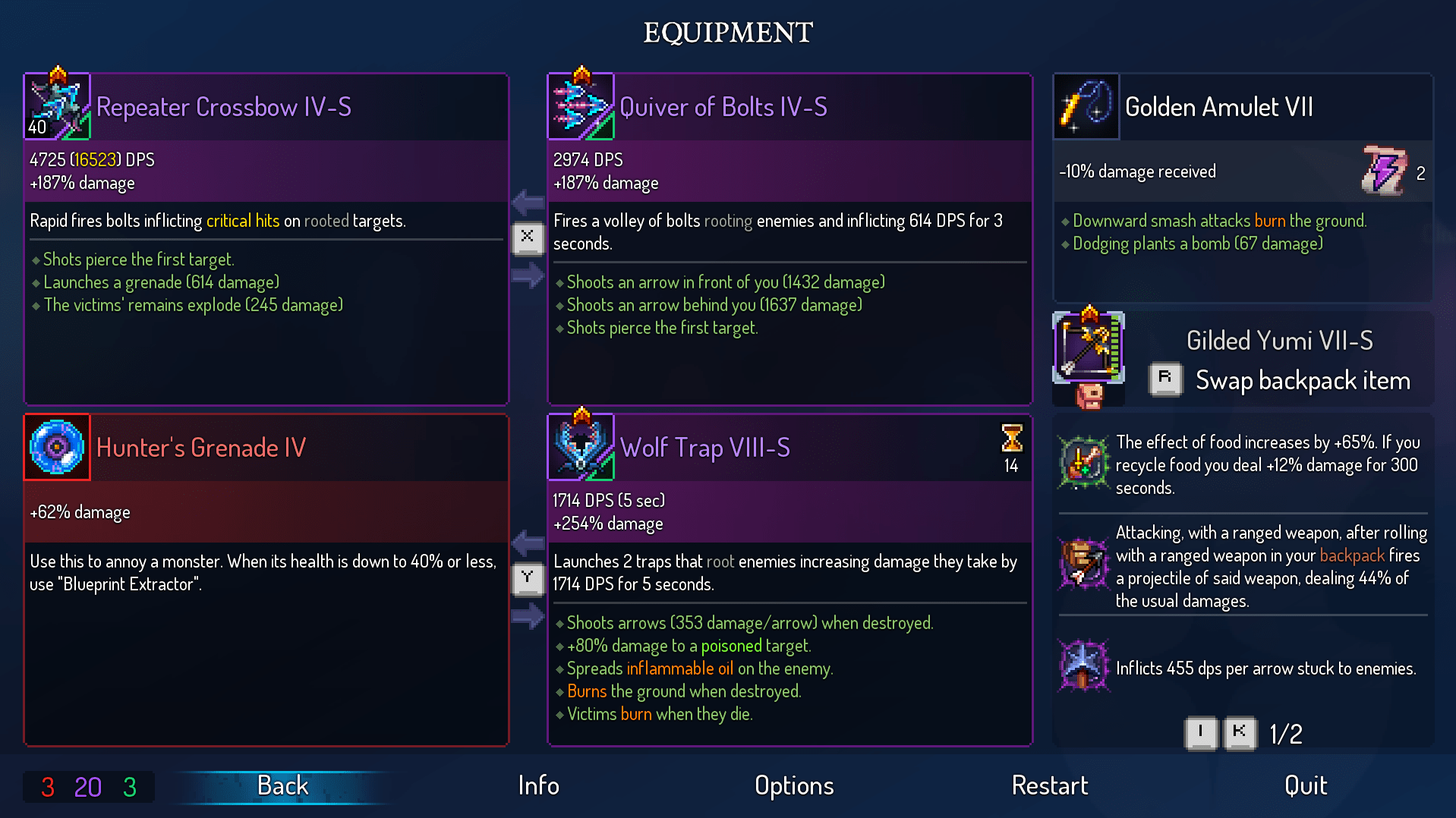Image resolution: width=1456 pixels, height=818 pixels.
Task: Click the right swap arrow beside Repeater Crossbow
Action: (x=527, y=276)
